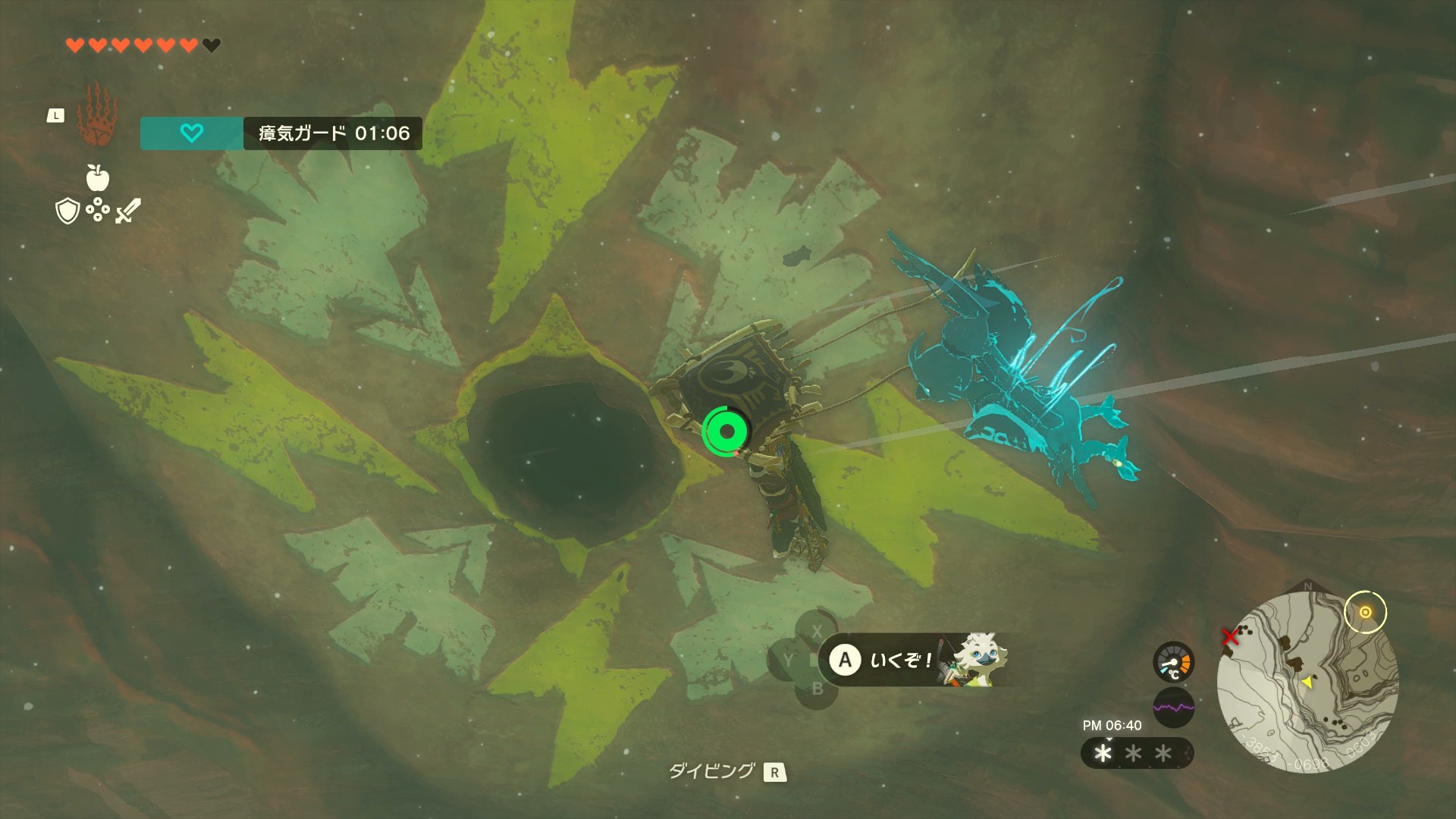The height and width of the screenshot is (819, 1456).
Task: Check the temperature gauge icon
Action: pyautogui.click(x=1173, y=663)
